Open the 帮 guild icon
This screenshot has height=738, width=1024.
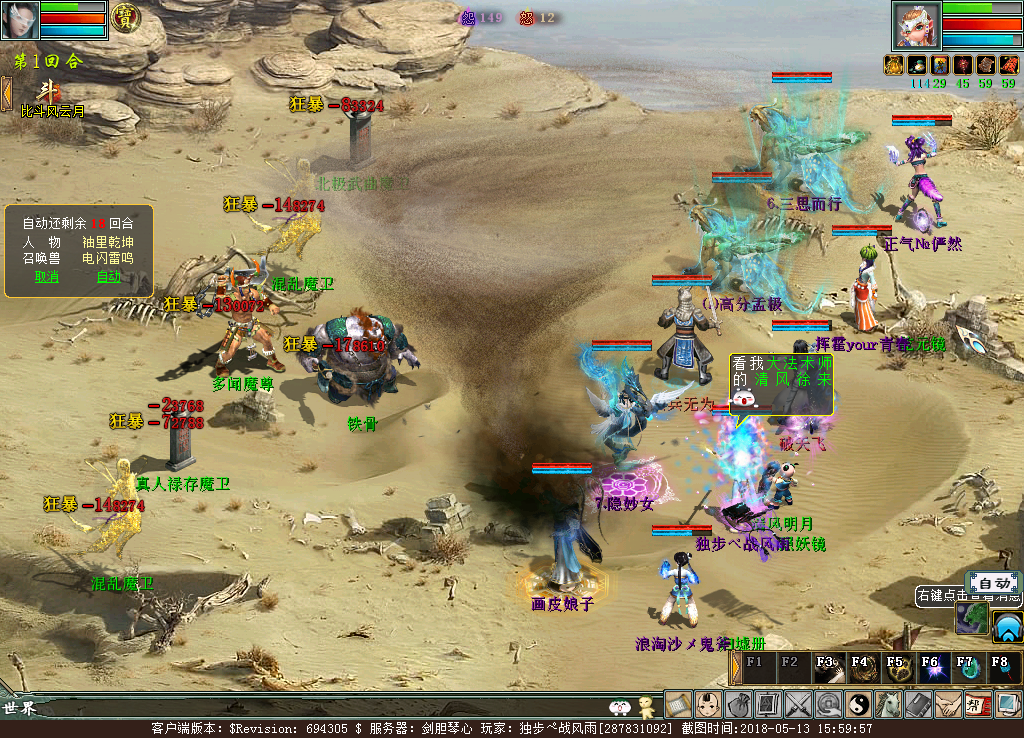pos(978,705)
